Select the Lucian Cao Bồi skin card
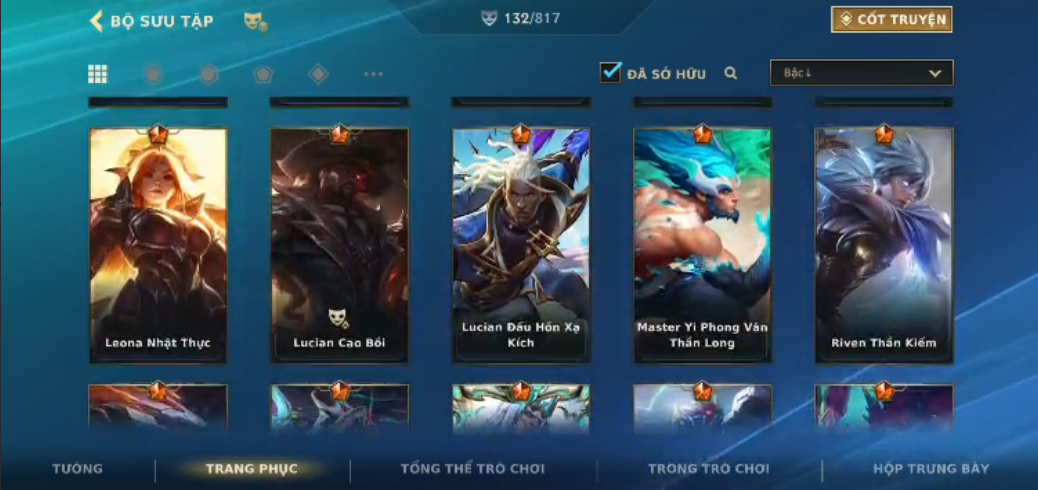Screen dimensions: 1038x490 tap(339, 244)
